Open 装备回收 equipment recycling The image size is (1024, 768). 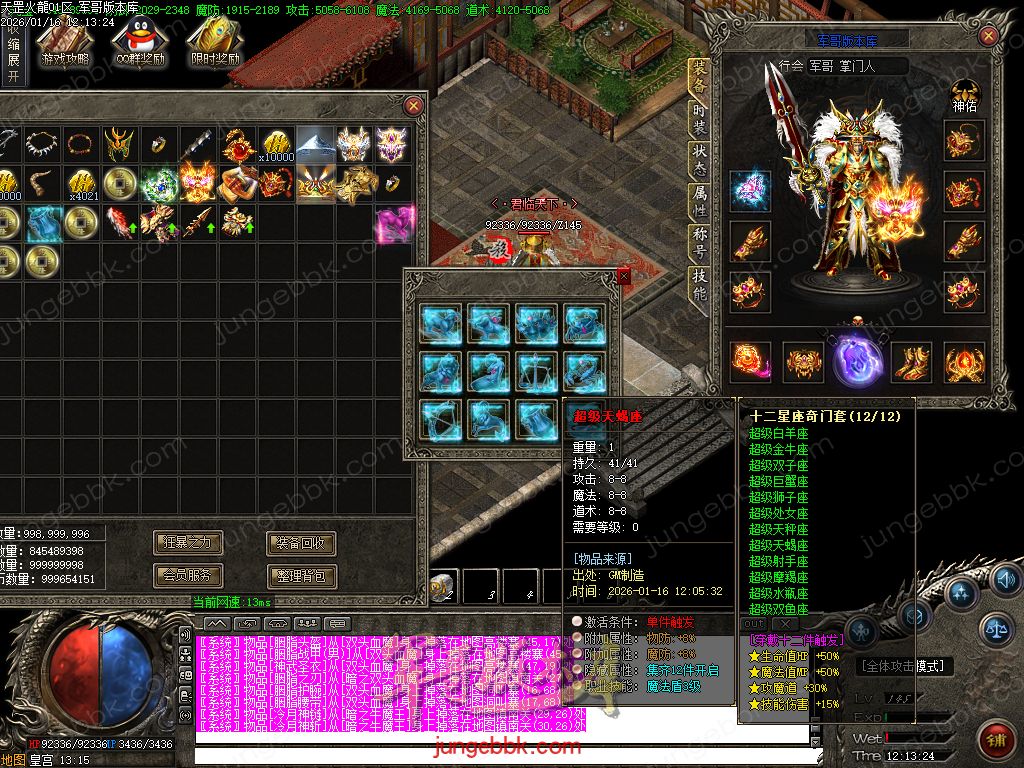pyautogui.click(x=300, y=543)
